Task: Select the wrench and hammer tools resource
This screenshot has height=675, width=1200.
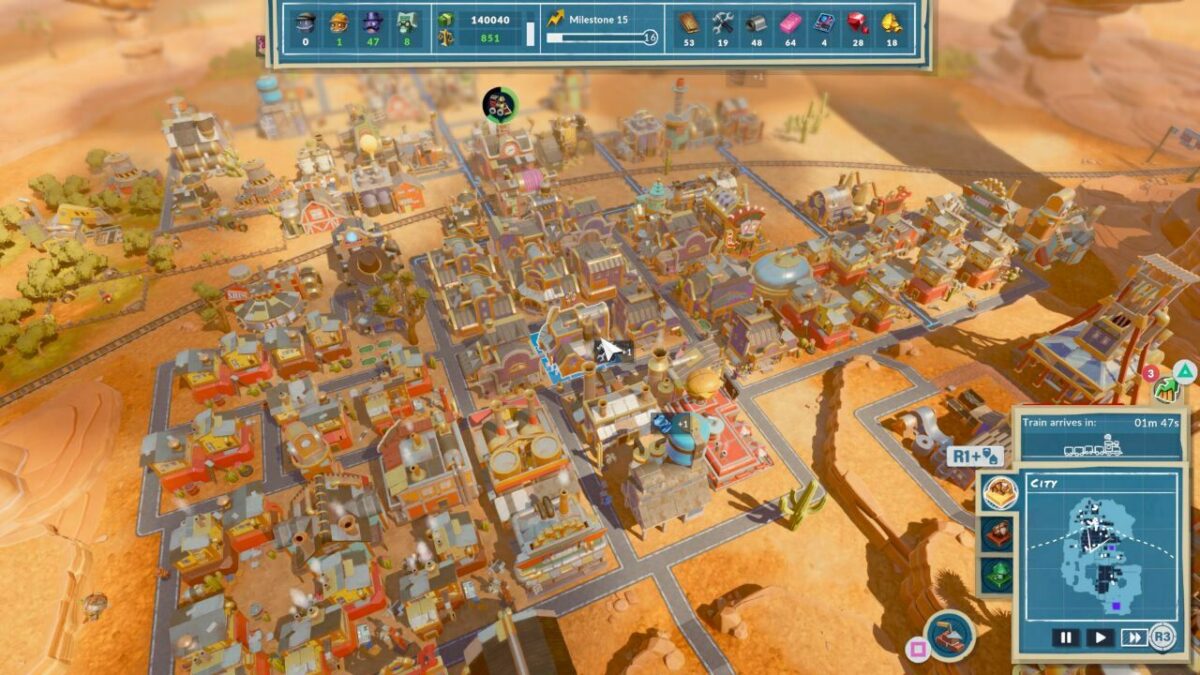Action: [723, 22]
